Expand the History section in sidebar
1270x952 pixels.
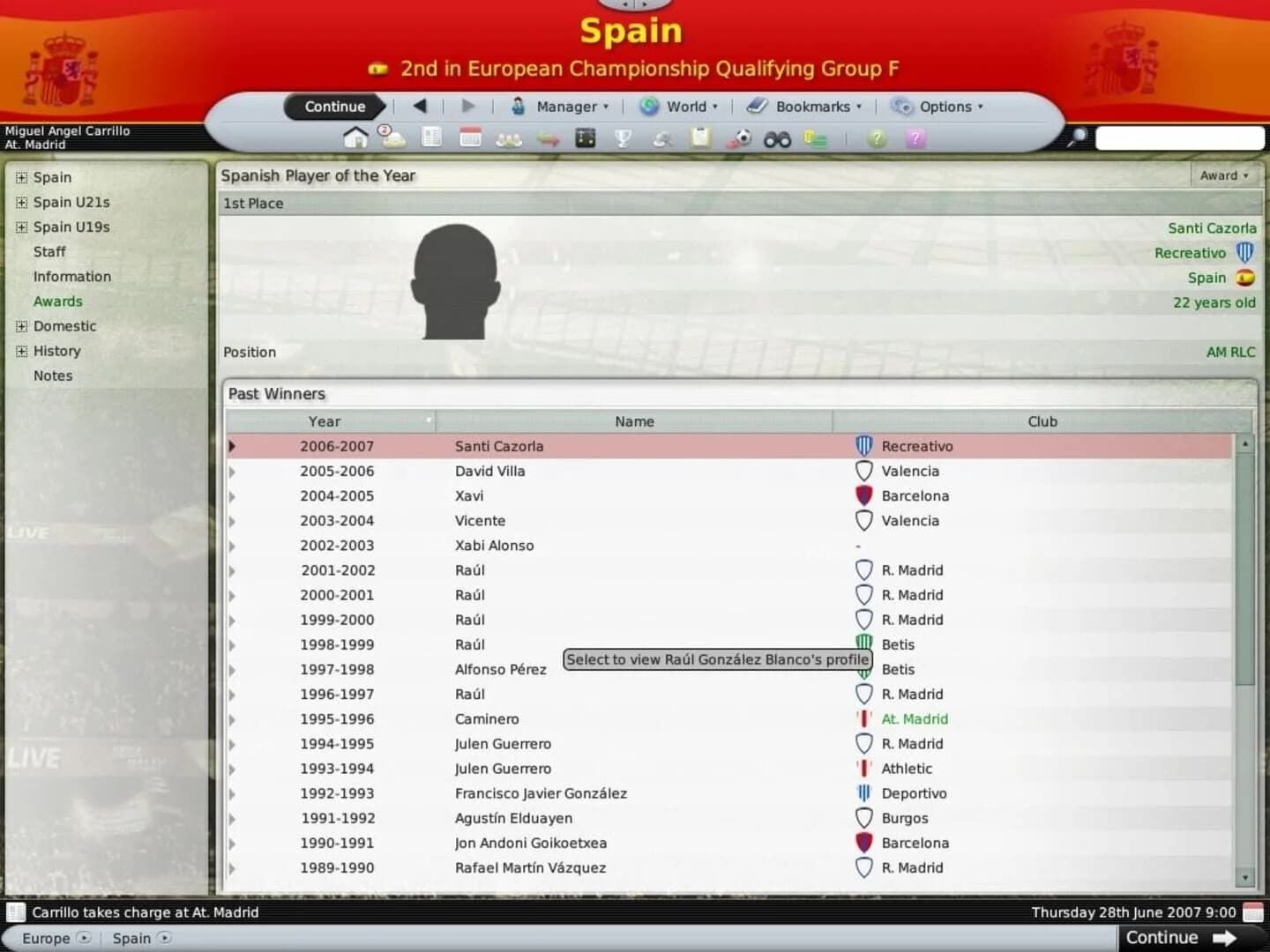[20, 351]
